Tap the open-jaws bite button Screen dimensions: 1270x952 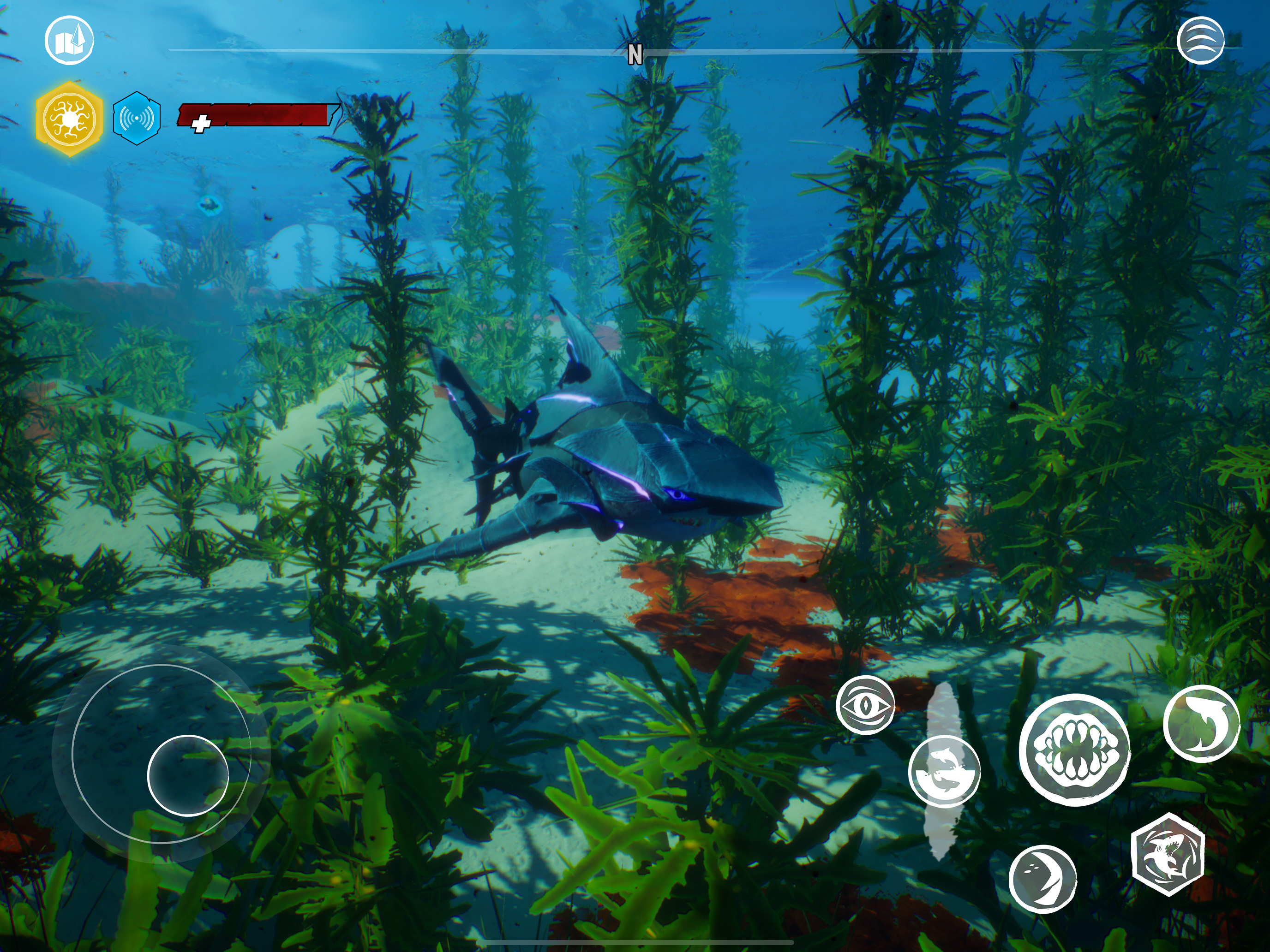(x=1075, y=750)
